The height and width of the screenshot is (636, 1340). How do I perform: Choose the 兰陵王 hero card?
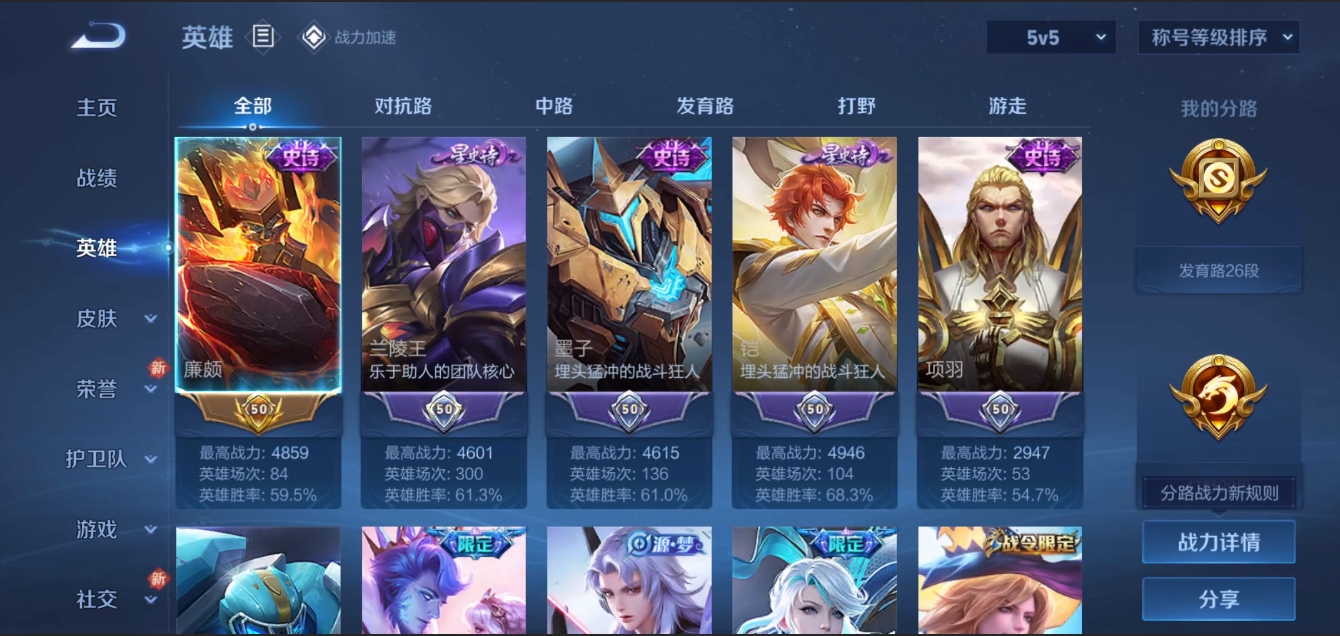pyautogui.click(x=444, y=265)
